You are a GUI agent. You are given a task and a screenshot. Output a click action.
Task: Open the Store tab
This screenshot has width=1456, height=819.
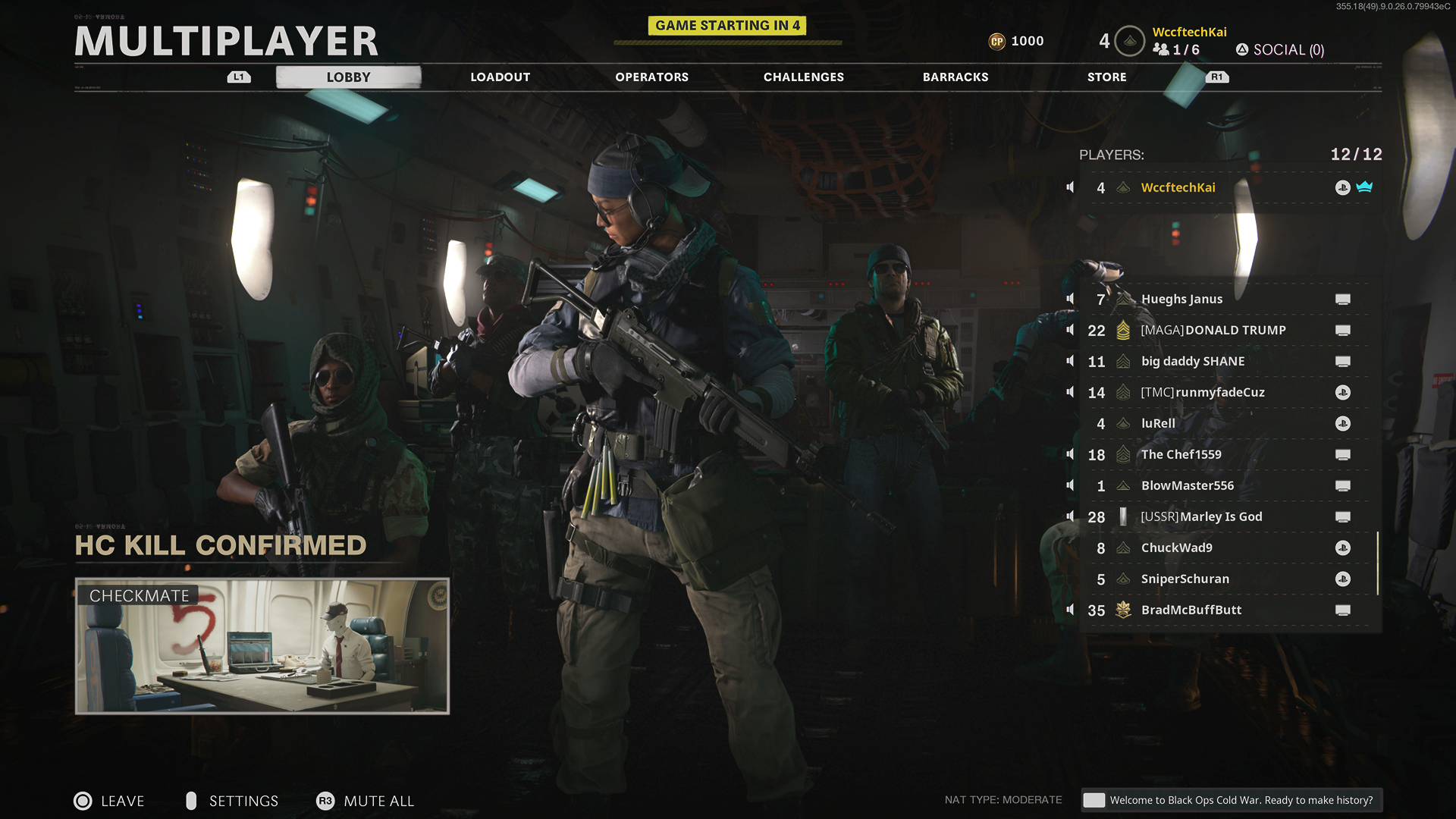point(1106,77)
